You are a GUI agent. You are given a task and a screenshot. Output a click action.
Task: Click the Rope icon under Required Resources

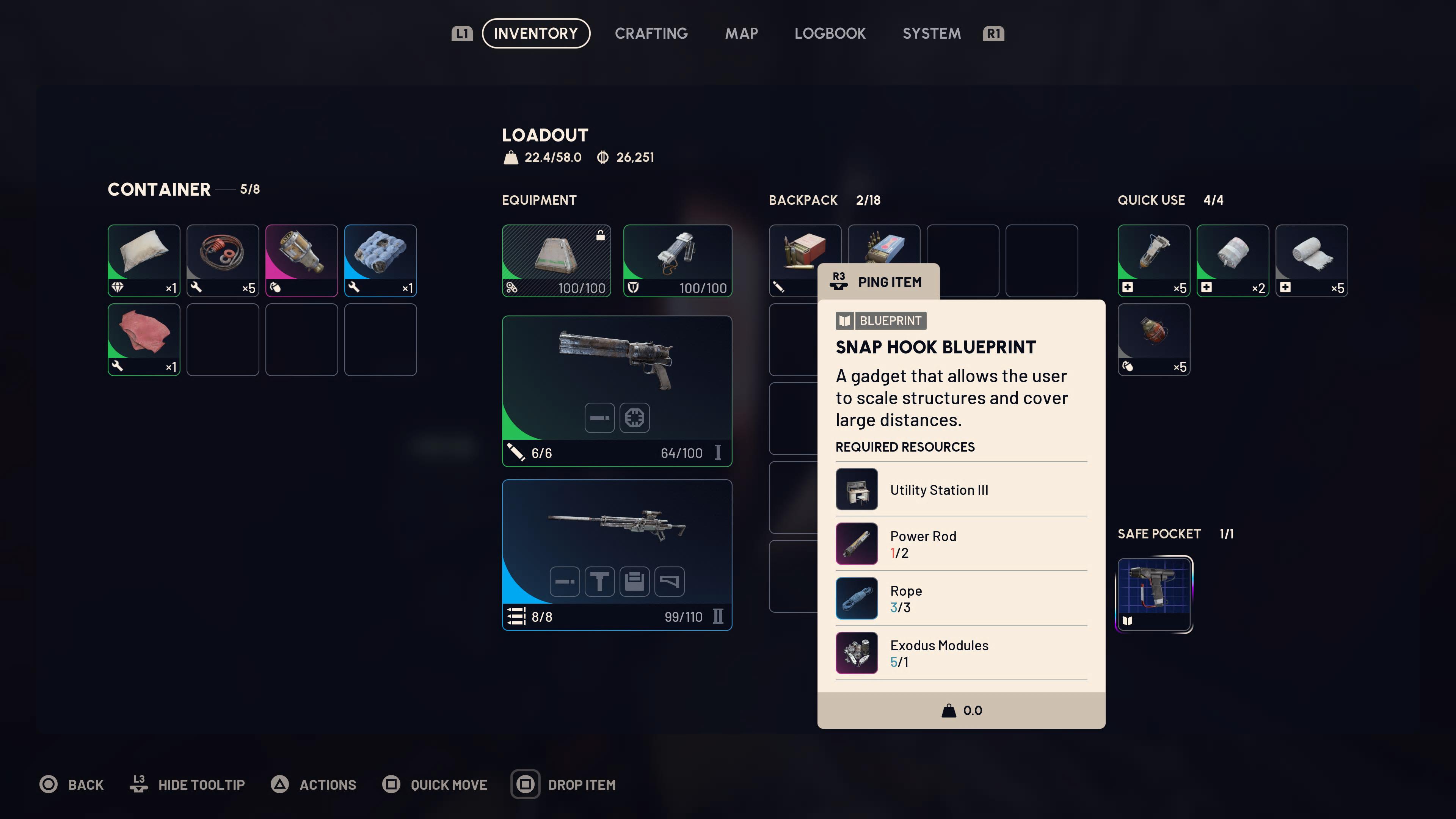click(856, 598)
